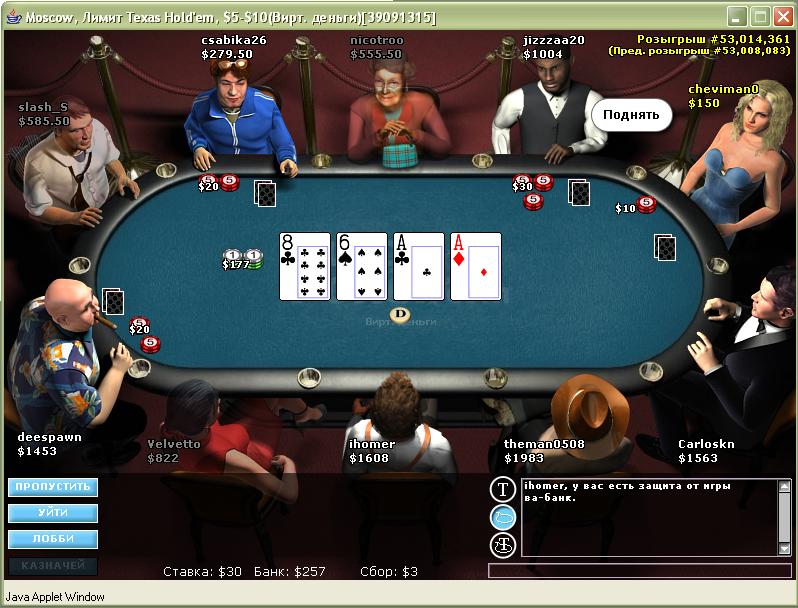Screen dimensions: 798x608
Task: Leave the table with Уйти
Action: tap(53, 513)
